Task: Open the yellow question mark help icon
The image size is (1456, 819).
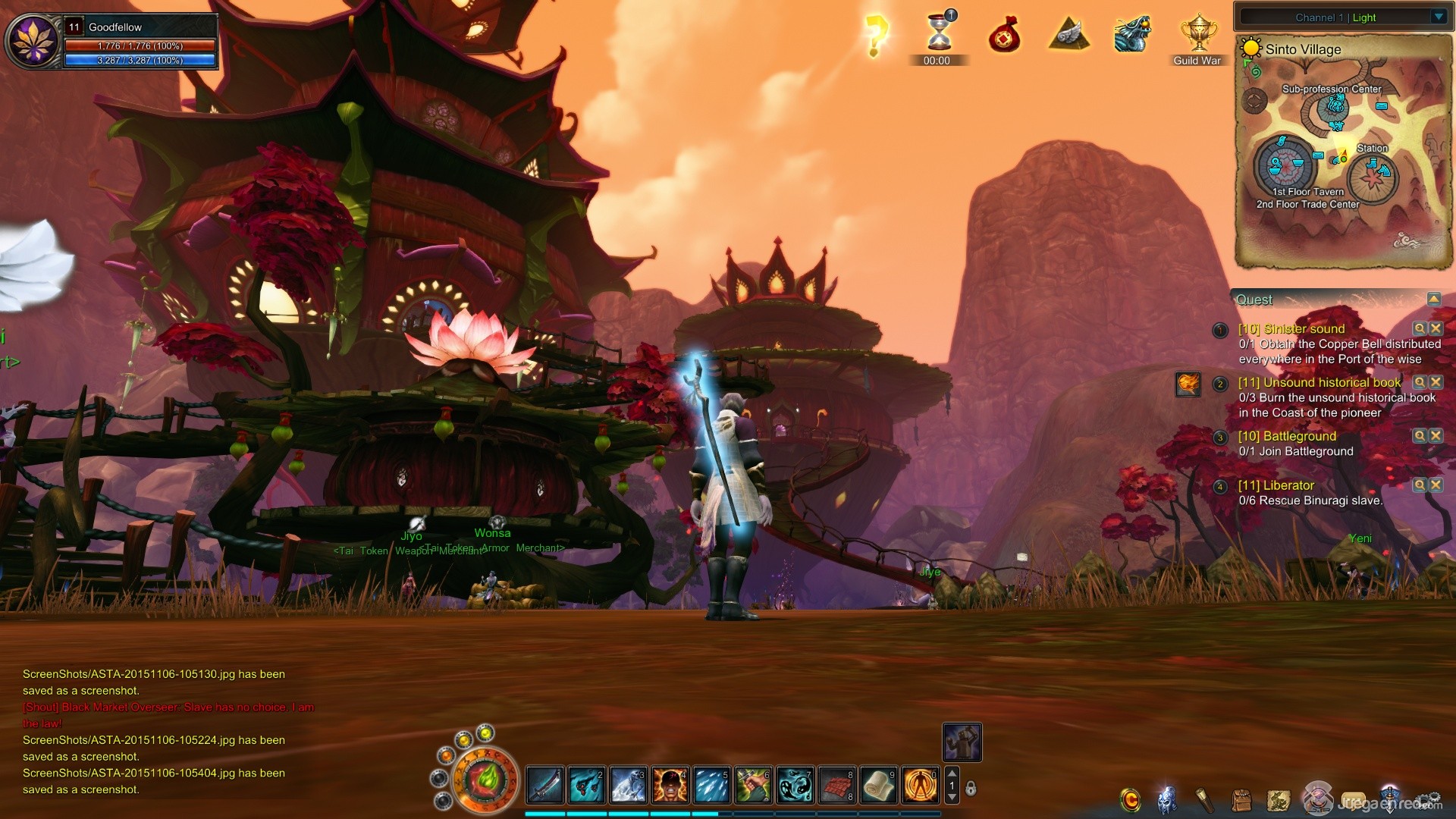Action: (876, 36)
